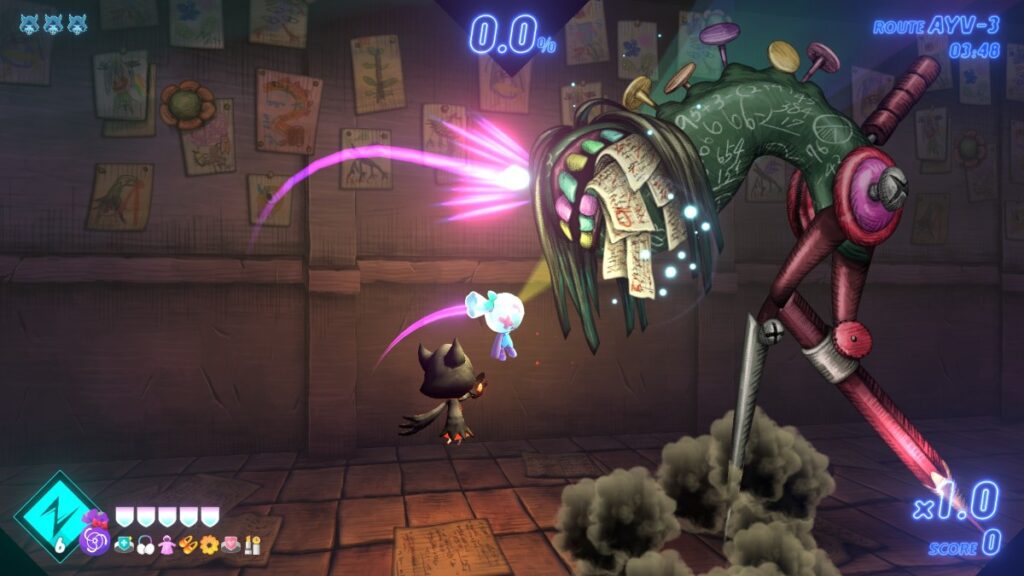Select the orange slippers item icon
Screen dimensions: 1024x576
pos(187,545)
